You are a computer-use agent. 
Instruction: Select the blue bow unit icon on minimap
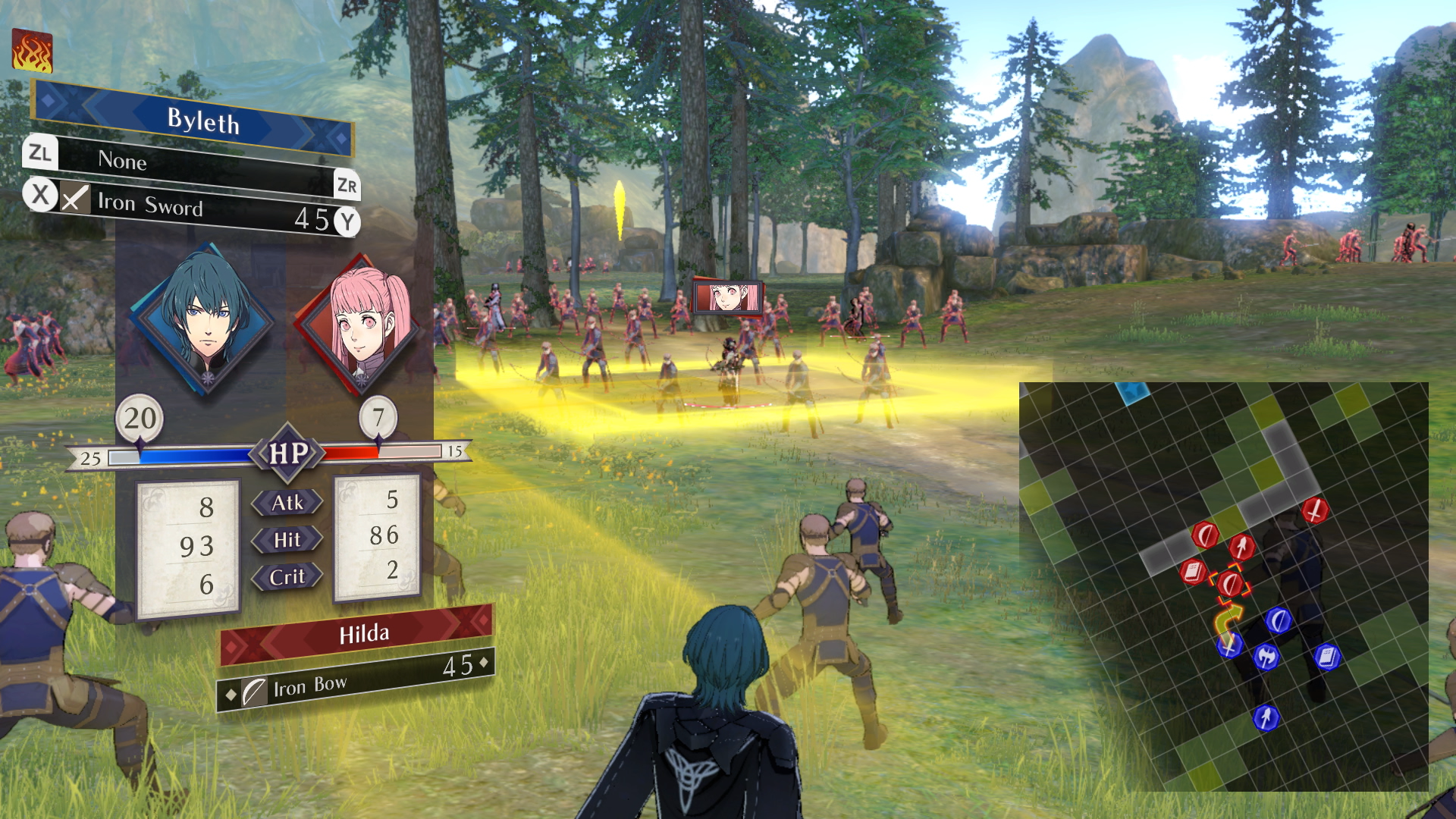pyautogui.click(x=1278, y=620)
